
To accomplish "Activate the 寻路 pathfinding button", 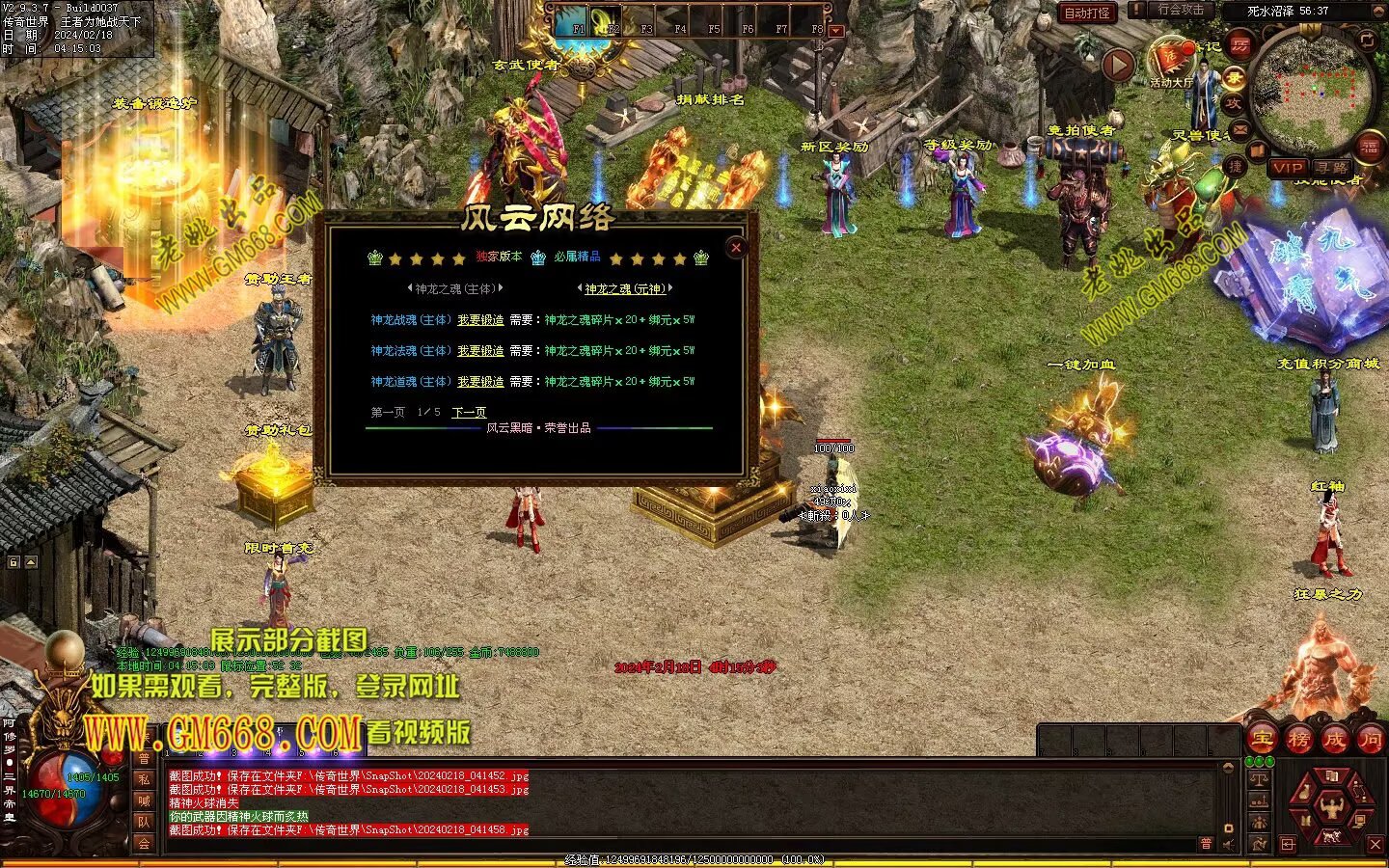I will (1331, 168).
